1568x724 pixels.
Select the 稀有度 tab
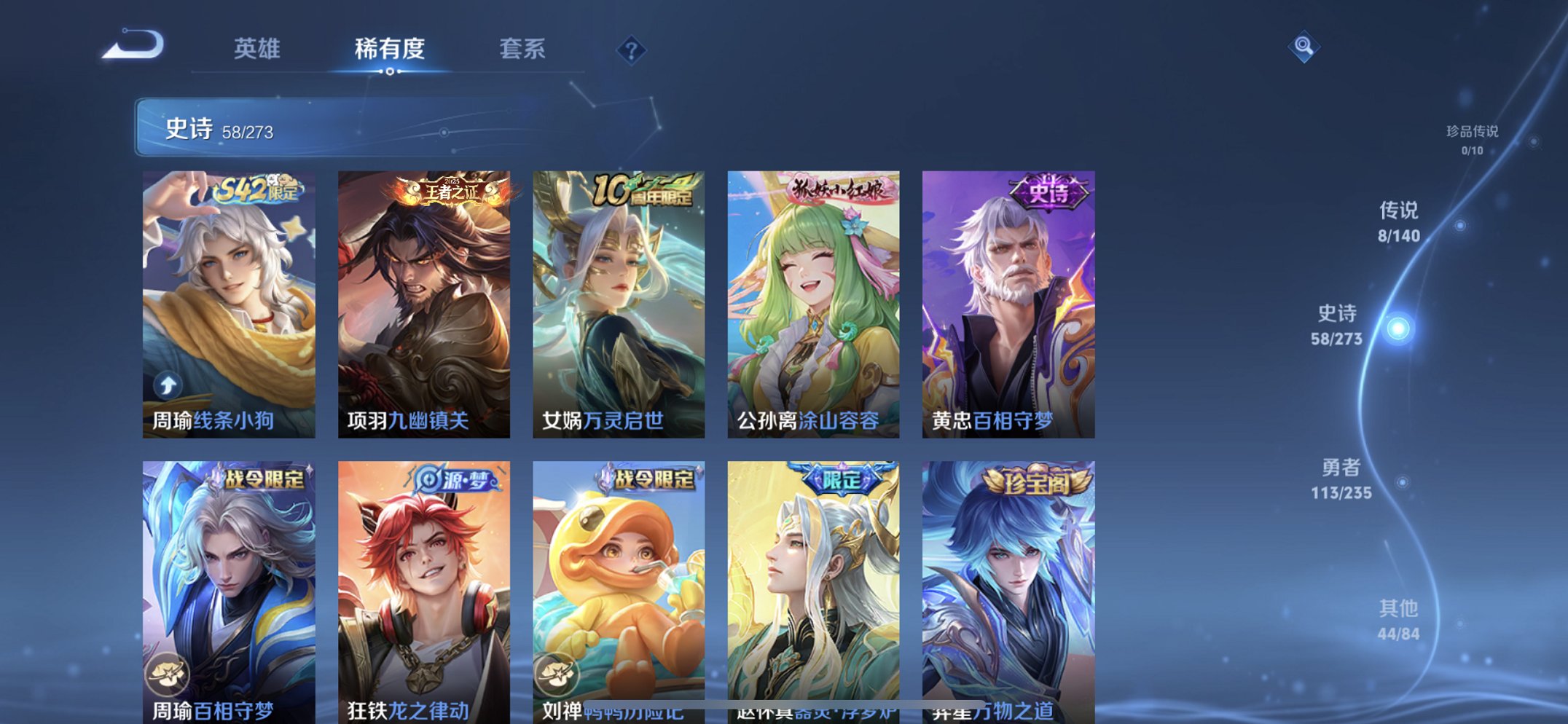pyautogui.click(x=390, y=50)
